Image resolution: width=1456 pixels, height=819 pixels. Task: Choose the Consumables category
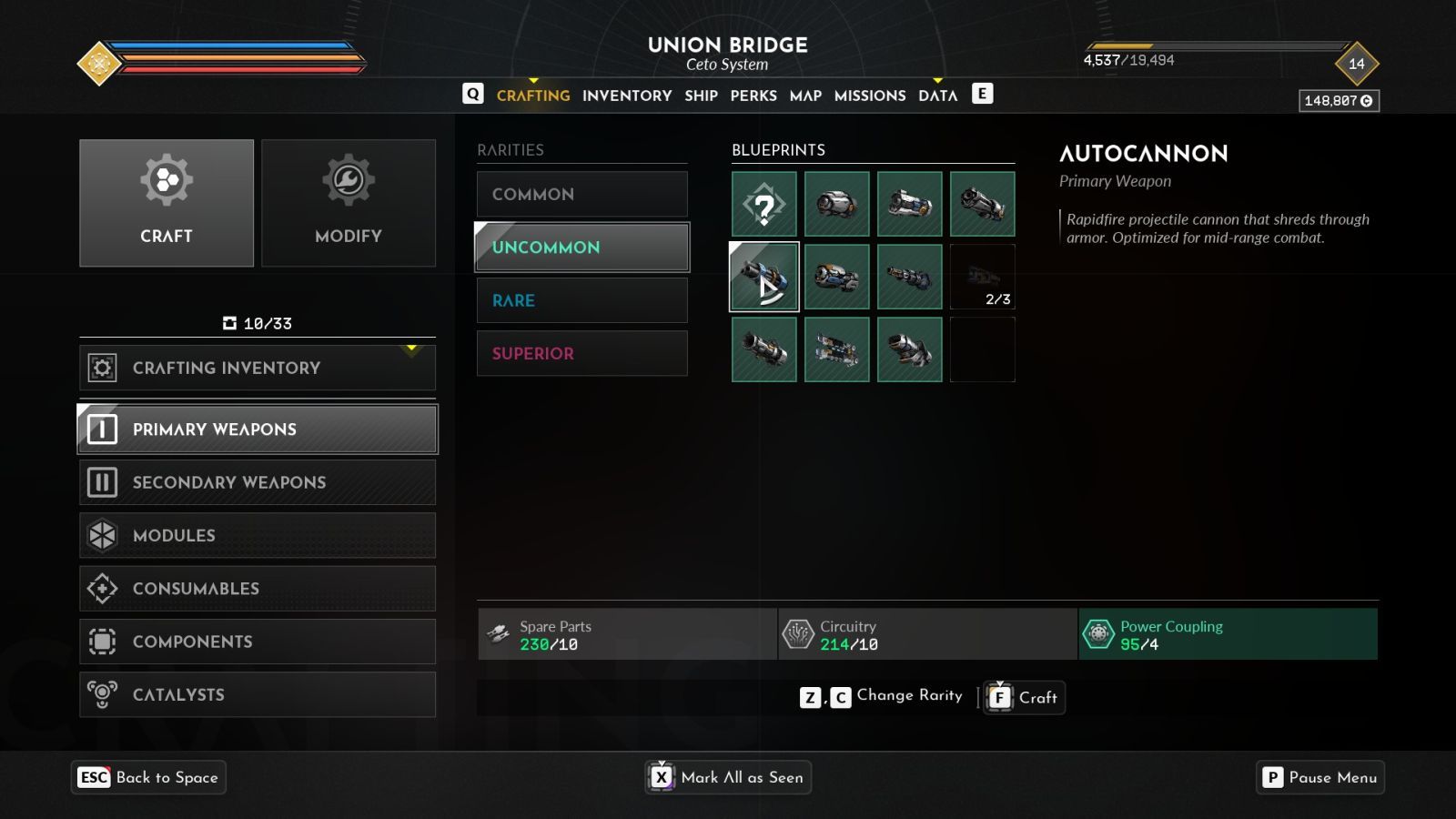pyautogui.click(x=257, y=589)
